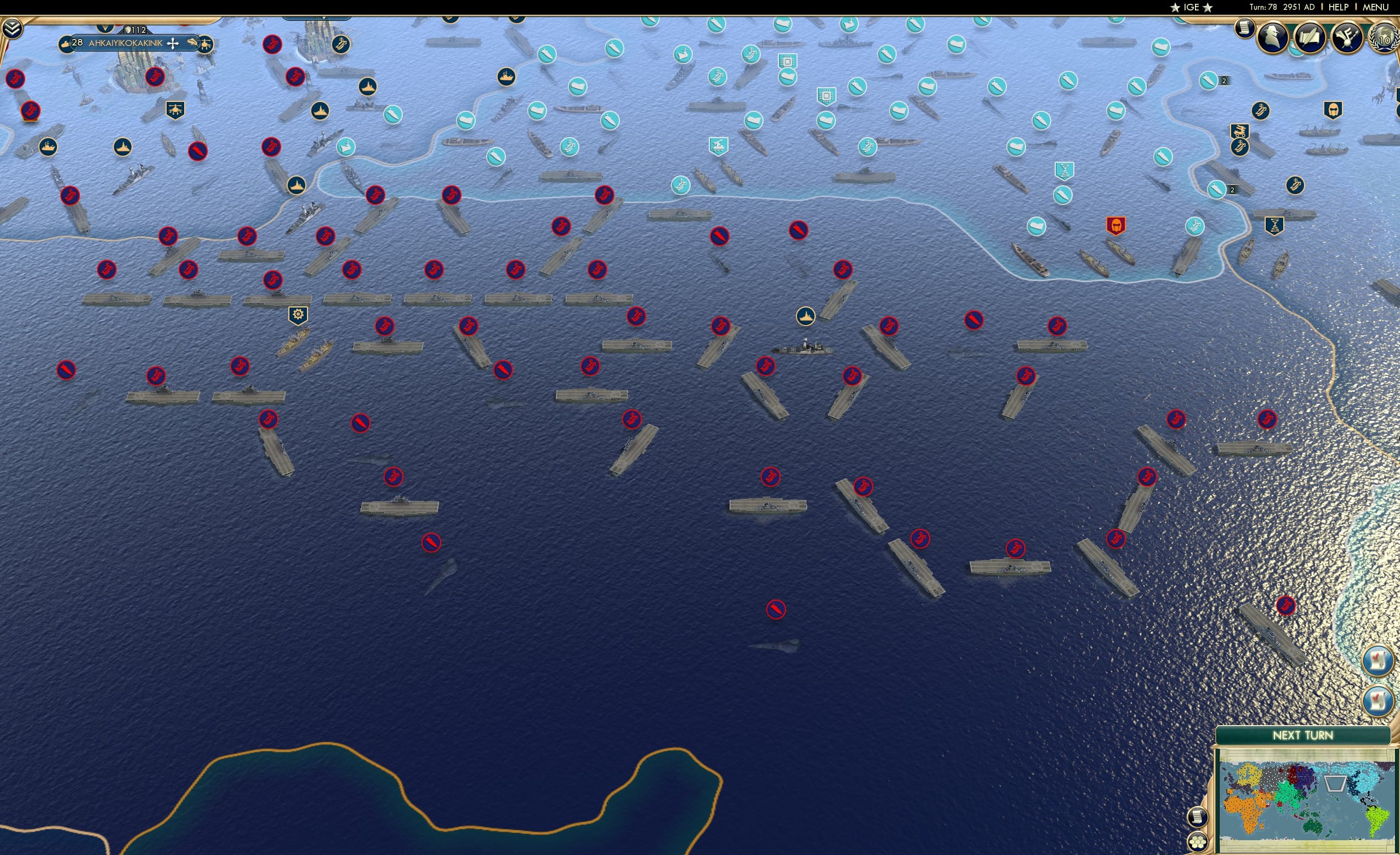Open the social policies scroll-and-quill icon

(x=1310, y=37)
